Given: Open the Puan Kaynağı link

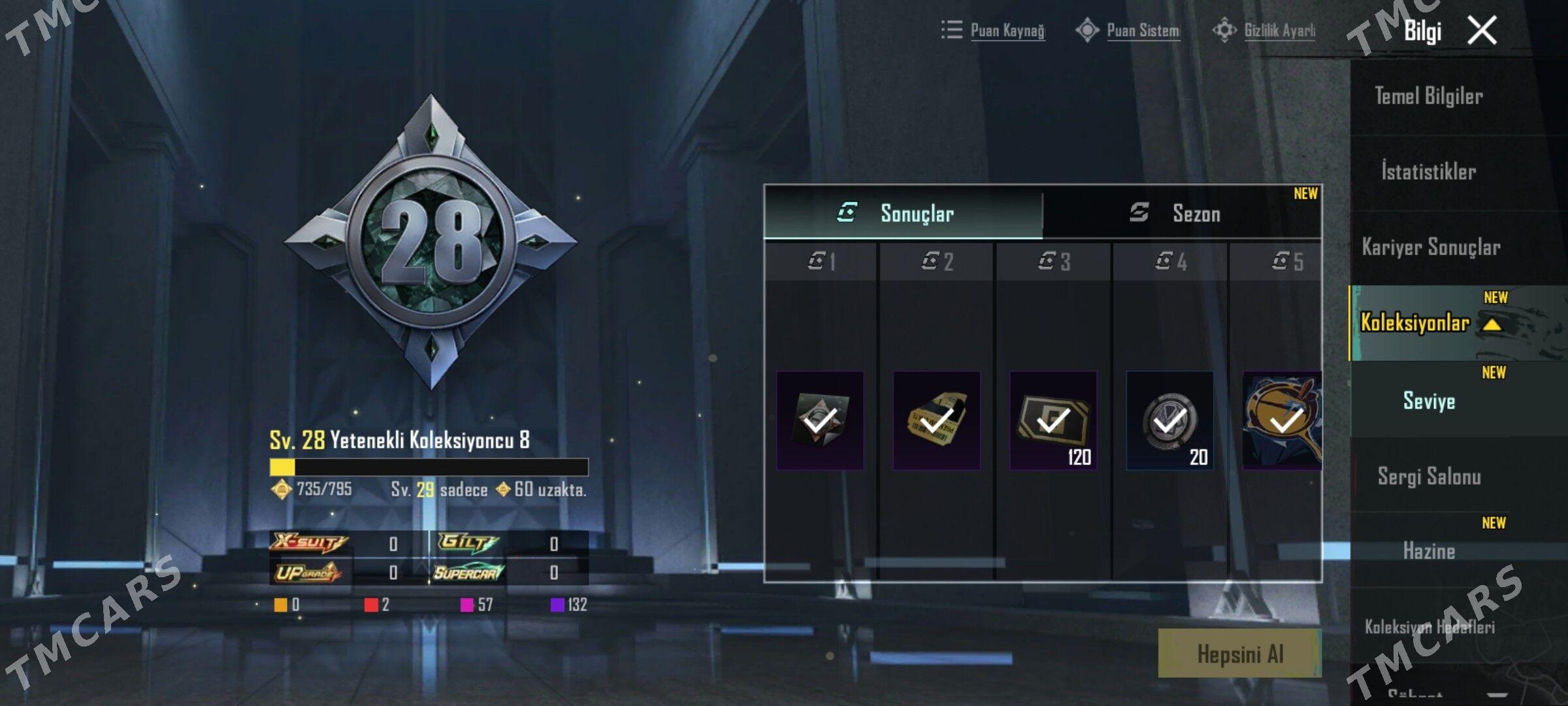Looking at the screenshot, I should pos(1007,31).
